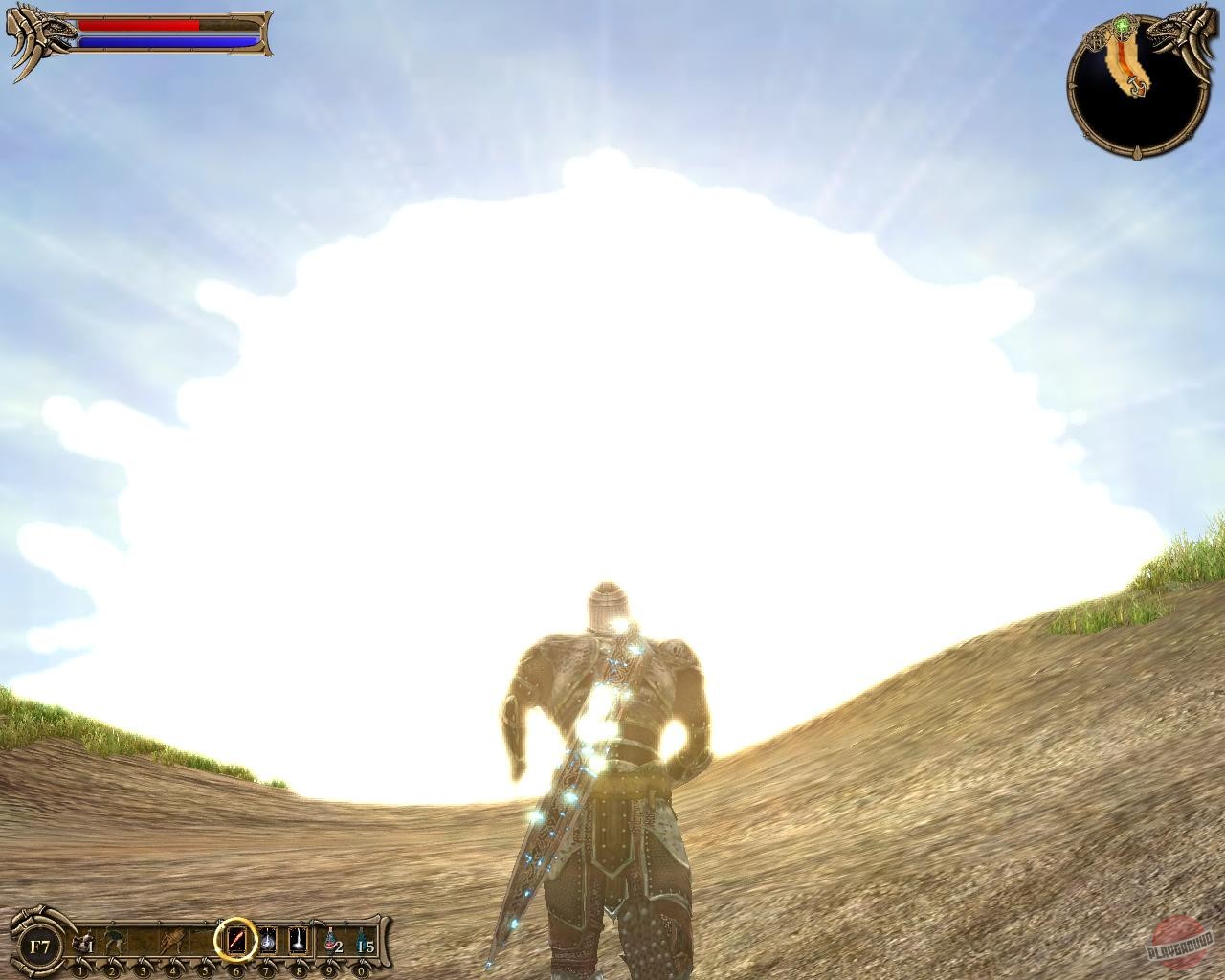Viewport: 1225px width, 980px height.
Task: Click the anchor marker on the minimap
Action: click(1136, 86)
